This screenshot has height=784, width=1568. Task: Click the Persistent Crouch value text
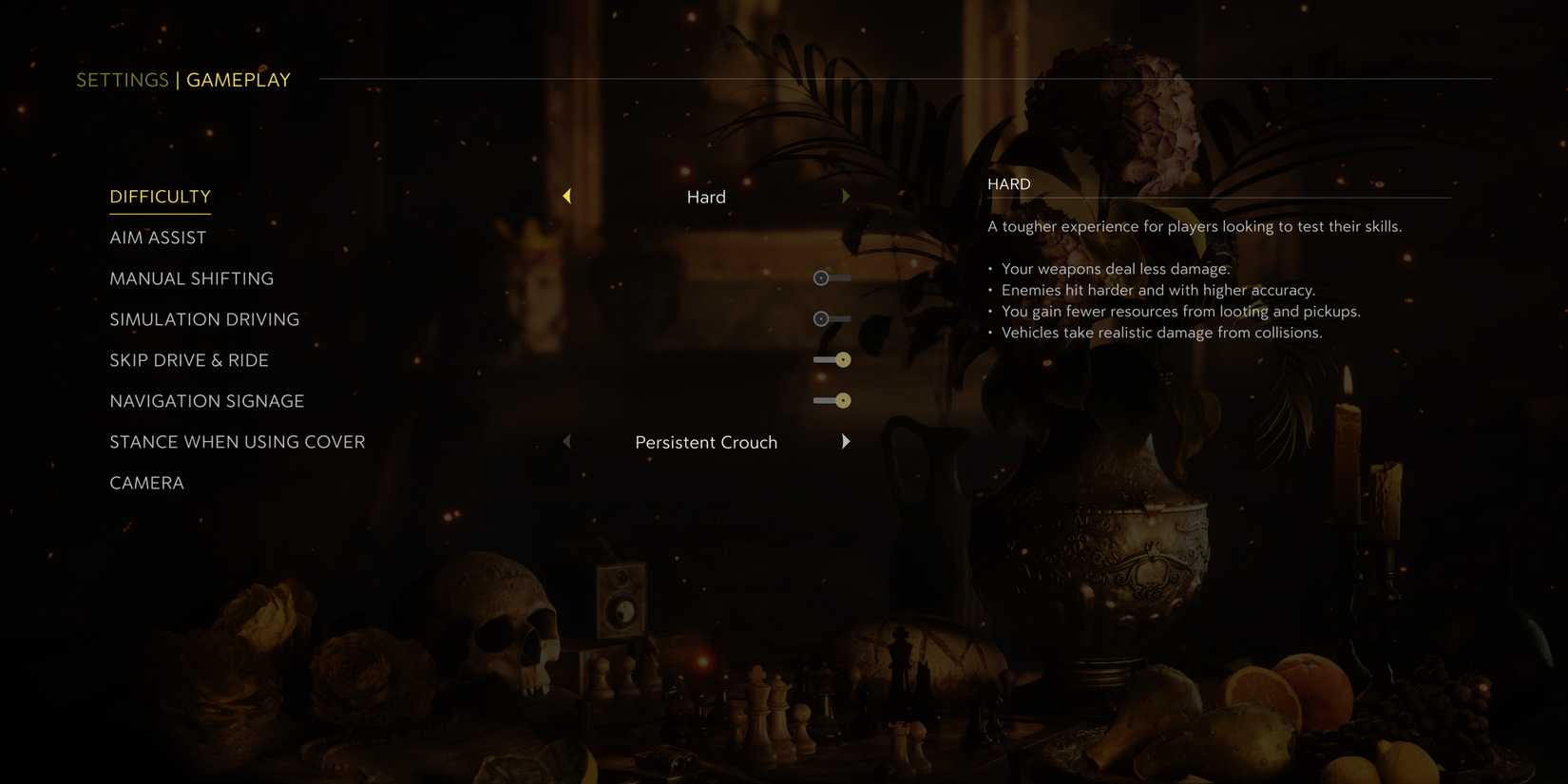[706, 442]
